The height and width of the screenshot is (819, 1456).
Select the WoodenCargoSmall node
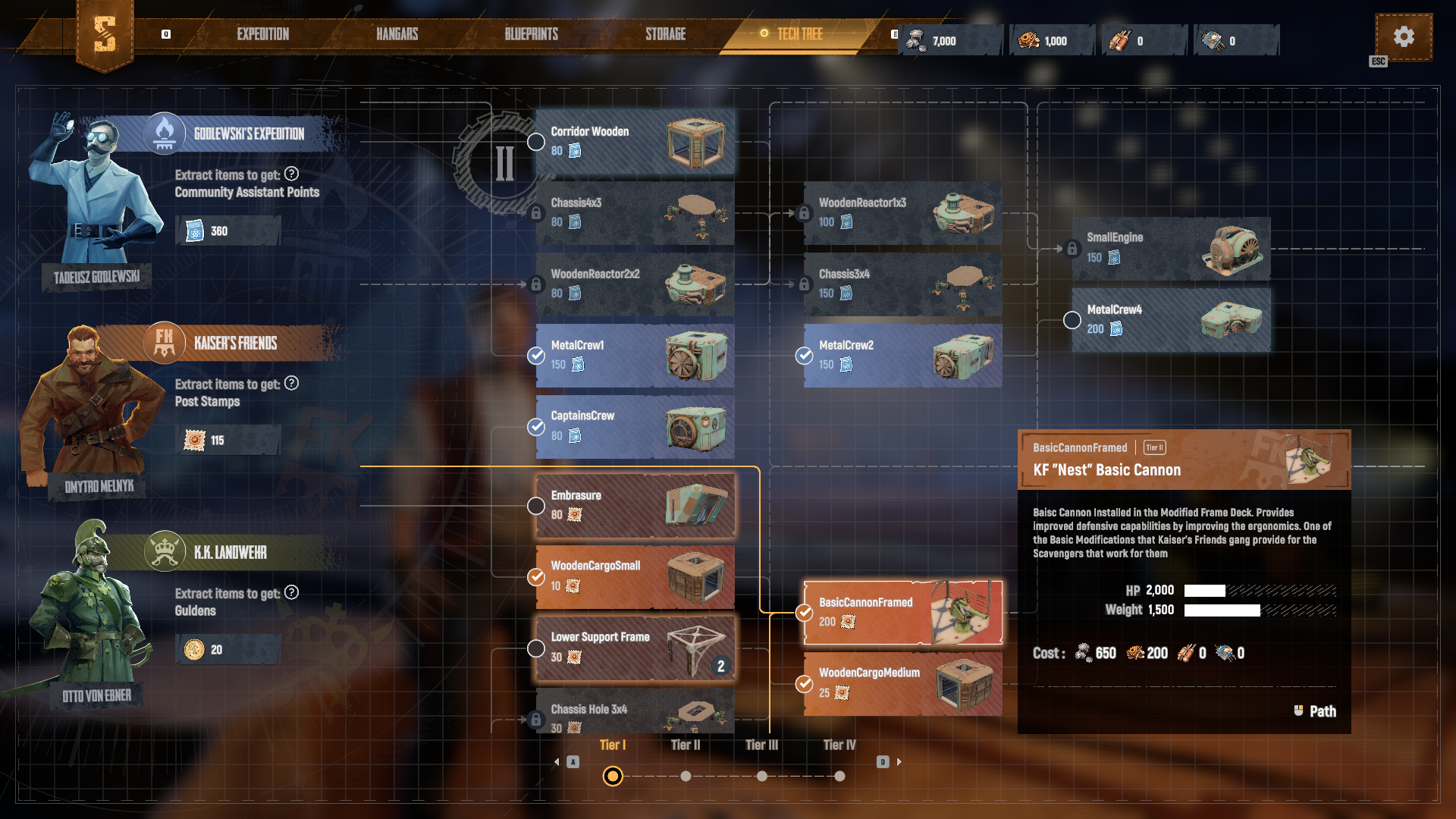tap(635, 576)
